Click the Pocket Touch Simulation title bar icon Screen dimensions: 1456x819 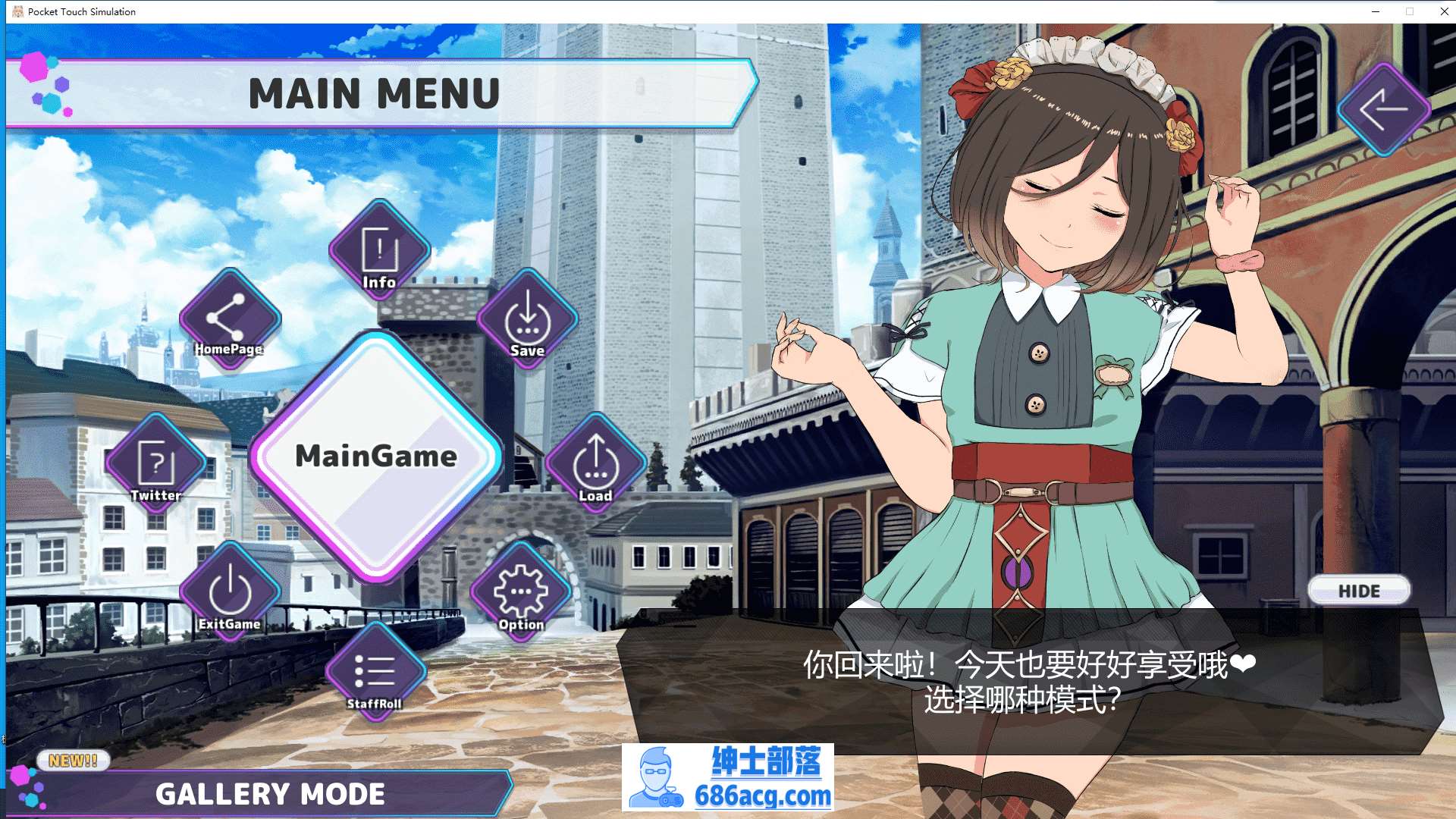(17, 11)
